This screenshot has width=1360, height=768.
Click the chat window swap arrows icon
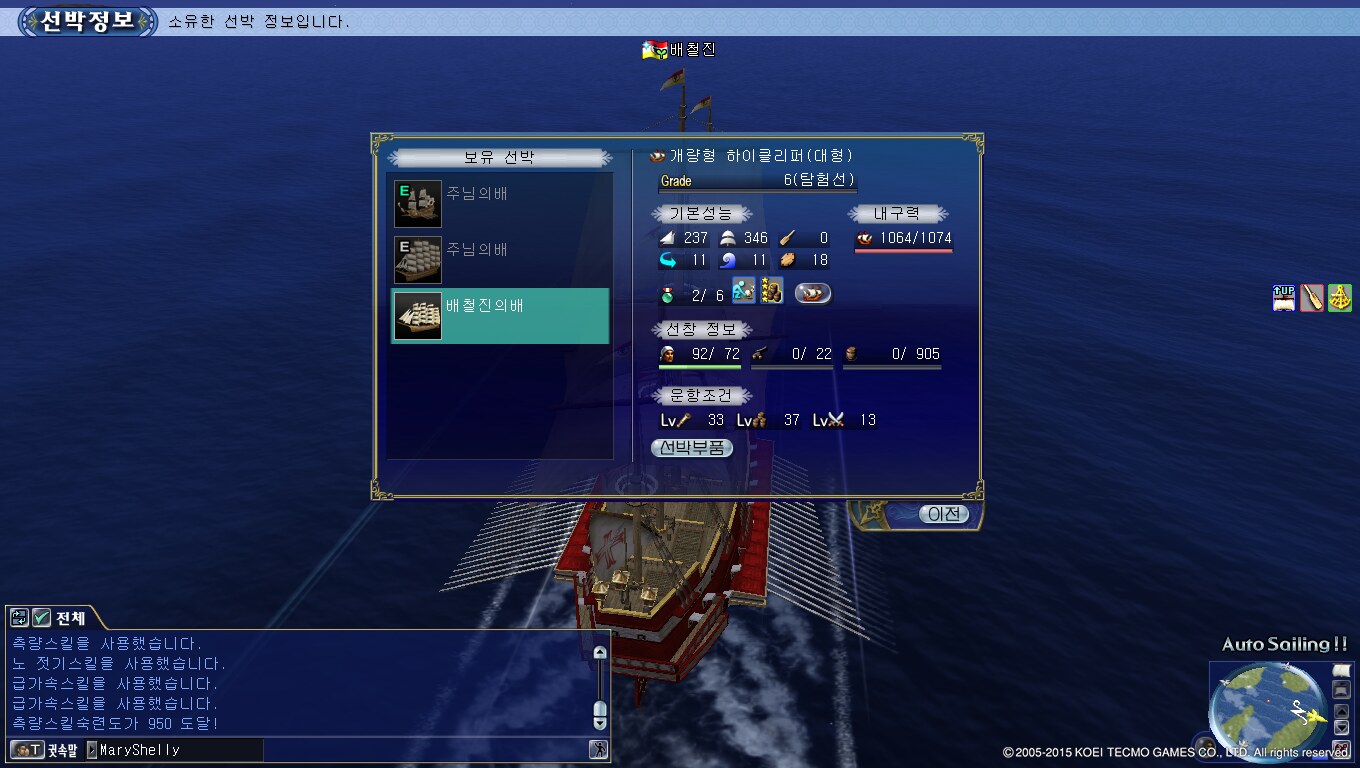click(19, 618)
